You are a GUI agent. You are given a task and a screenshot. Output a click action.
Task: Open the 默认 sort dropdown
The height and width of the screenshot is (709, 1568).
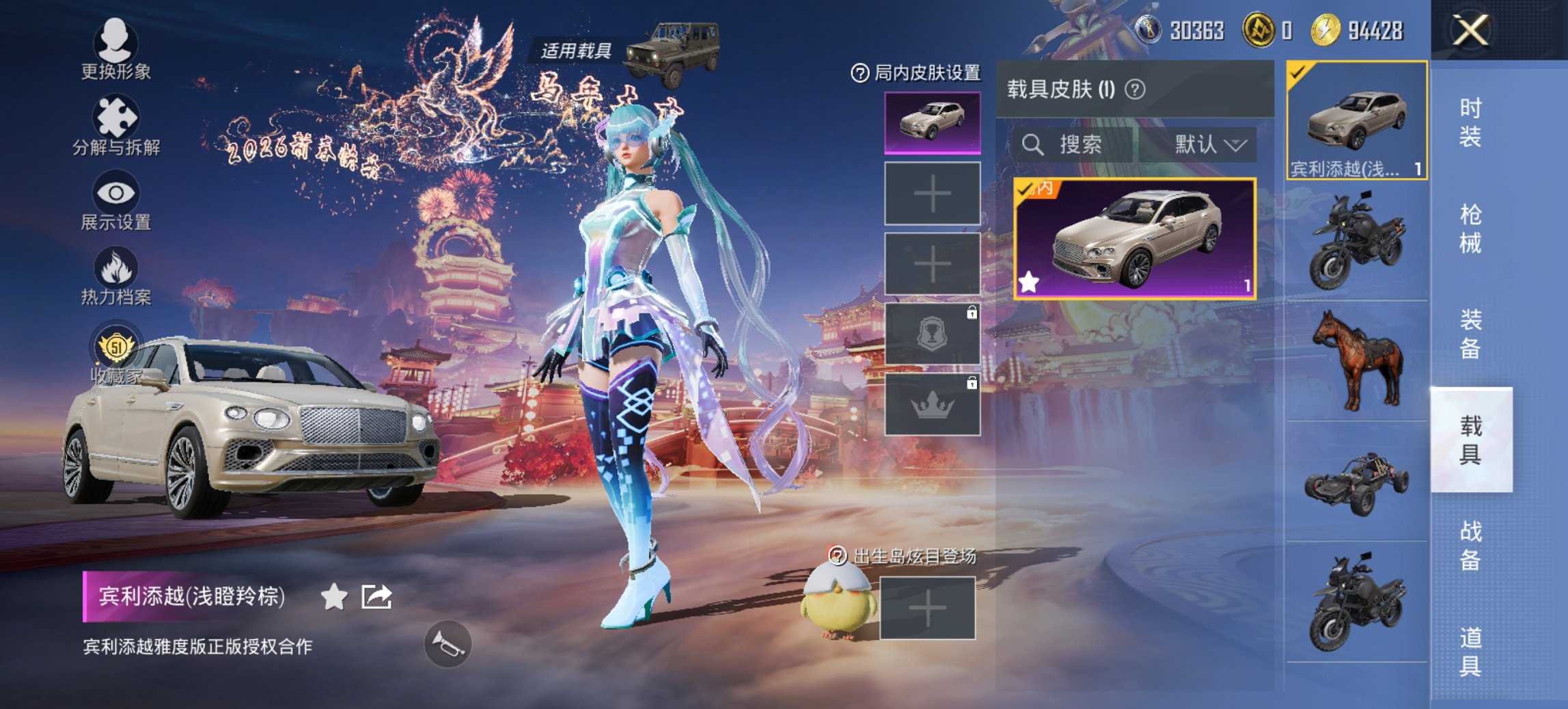coord(1209,144)
